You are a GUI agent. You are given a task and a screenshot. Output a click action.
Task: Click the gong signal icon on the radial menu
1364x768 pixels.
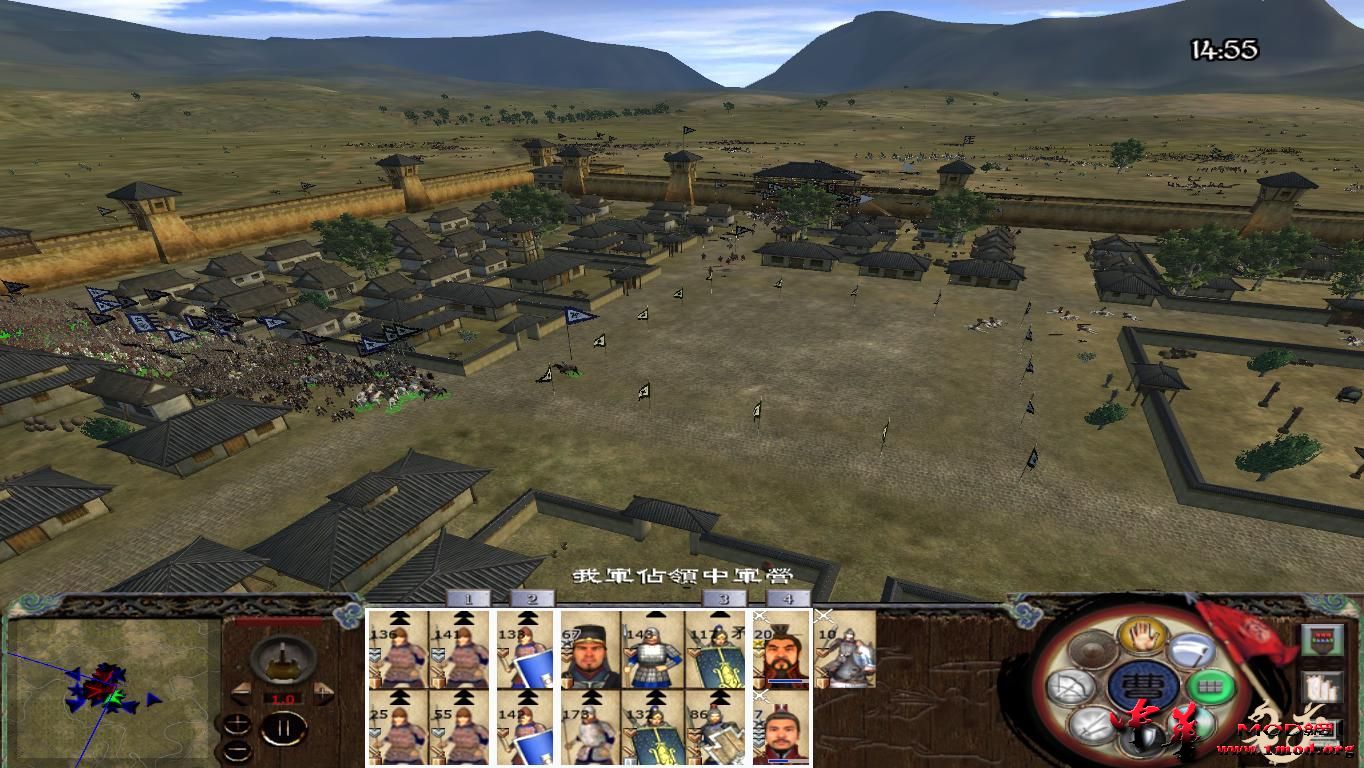pos(1090,650)
